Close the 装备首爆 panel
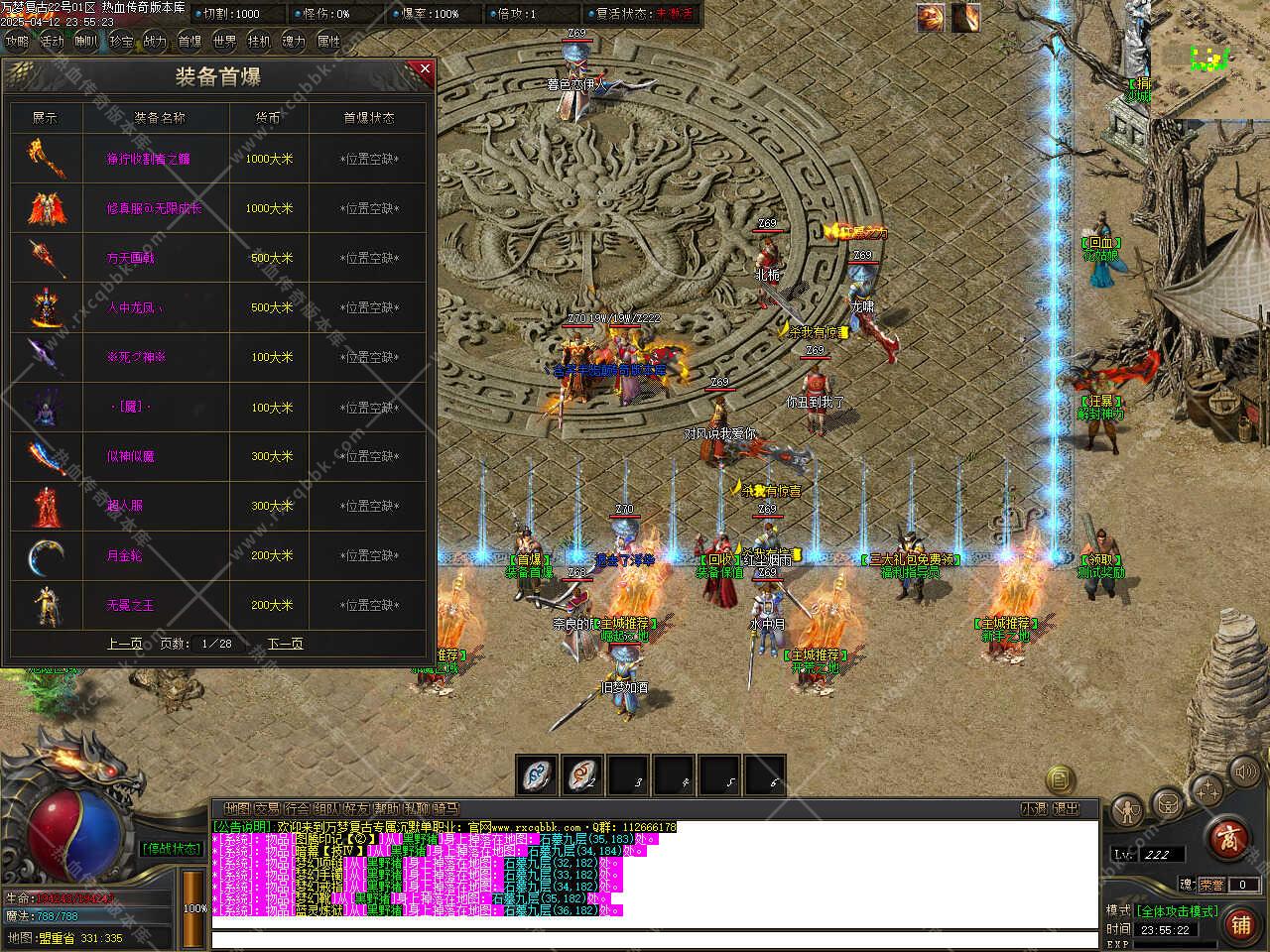This screenshot has width=1270, height=952. point(425,69)
